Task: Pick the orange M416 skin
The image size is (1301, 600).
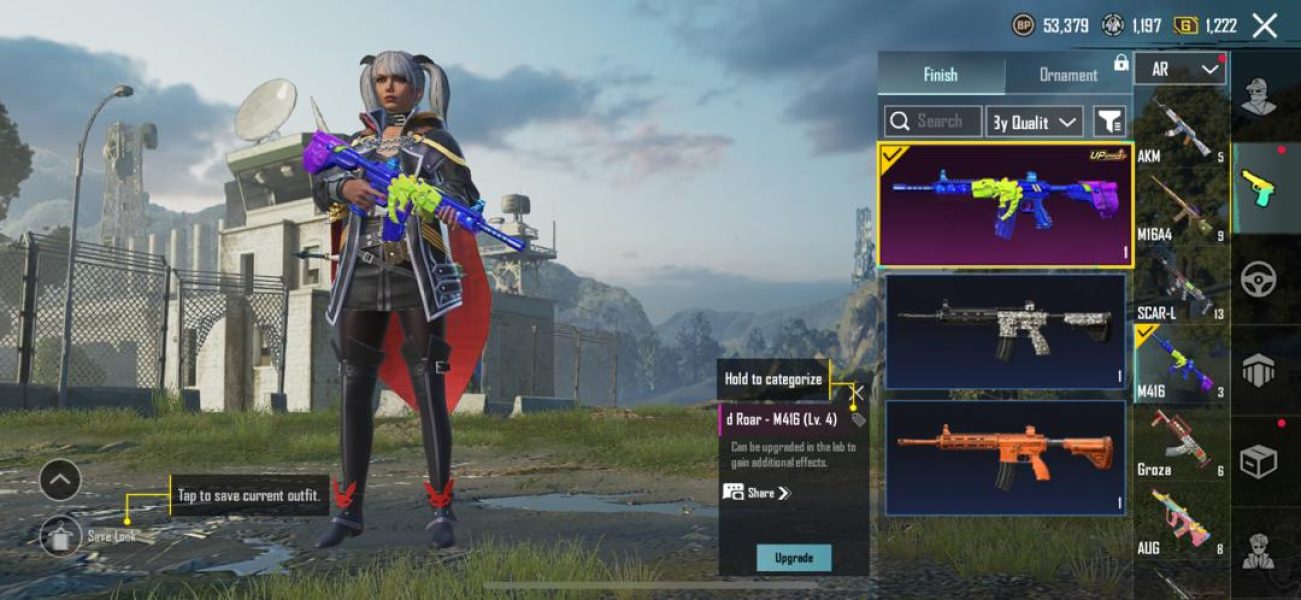Action: pyautogui.click(x=1005, y=457)
